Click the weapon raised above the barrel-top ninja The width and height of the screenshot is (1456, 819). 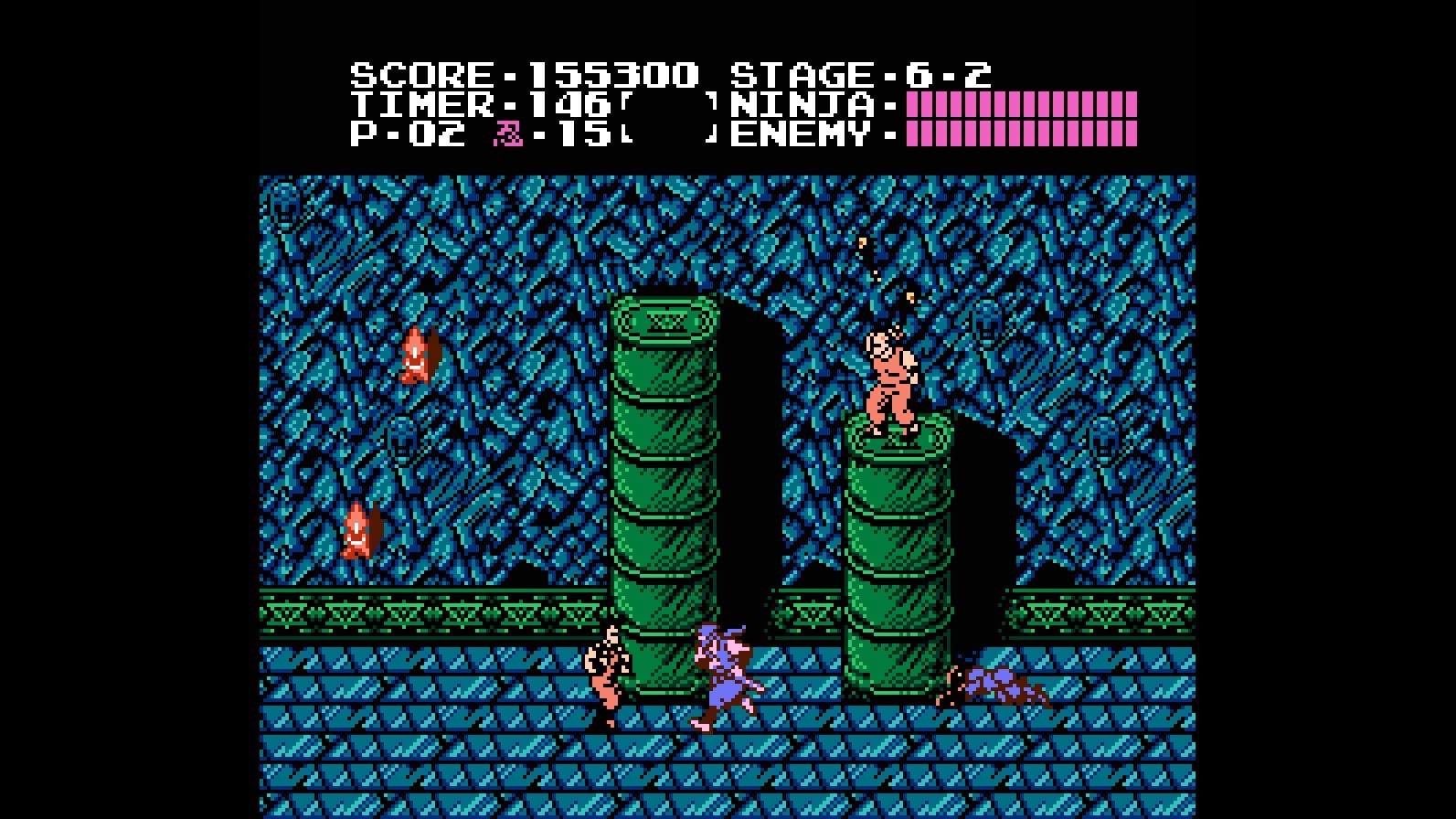coord(885,274)
